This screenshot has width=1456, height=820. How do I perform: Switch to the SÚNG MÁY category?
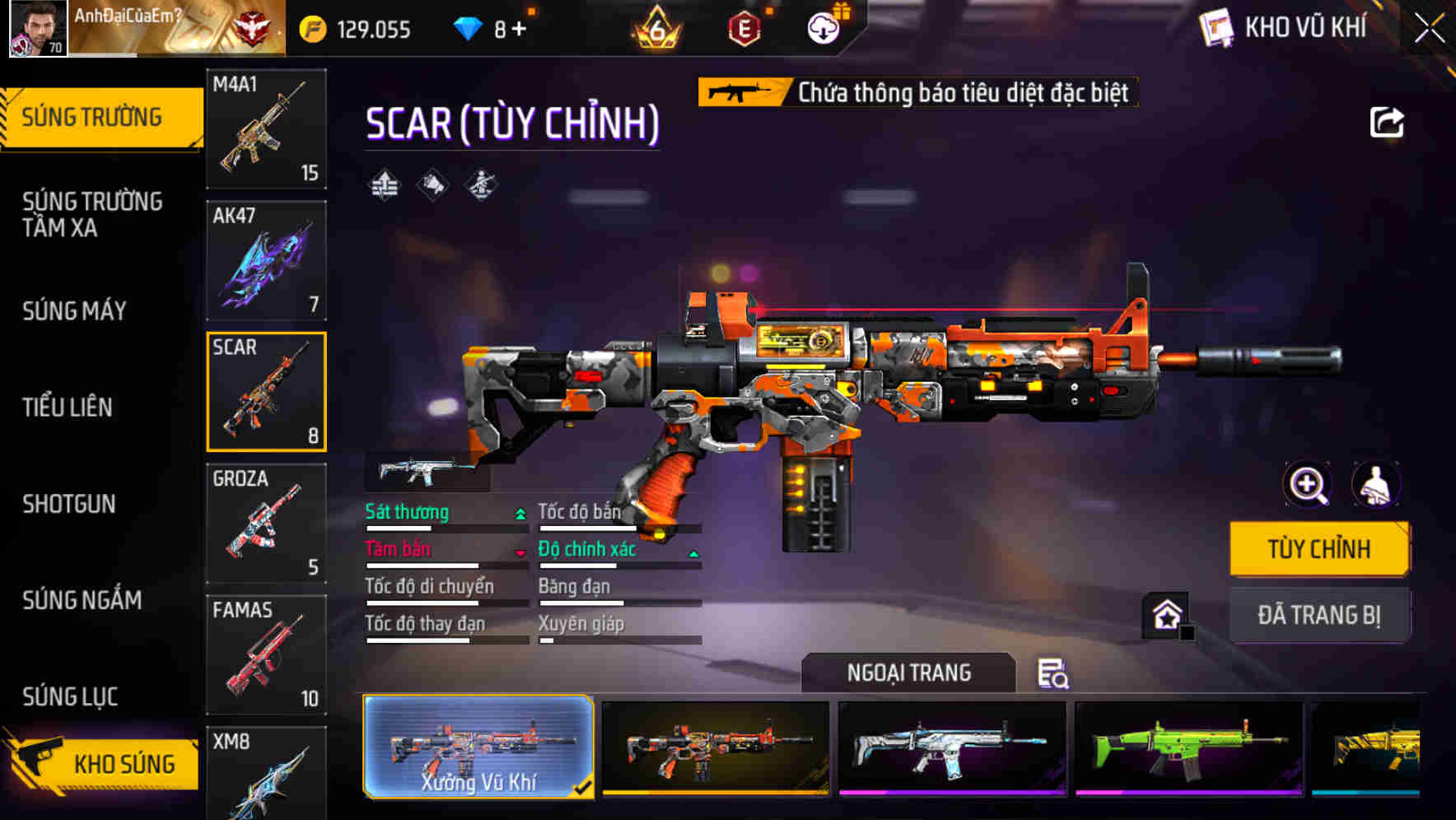coord(74,311)
